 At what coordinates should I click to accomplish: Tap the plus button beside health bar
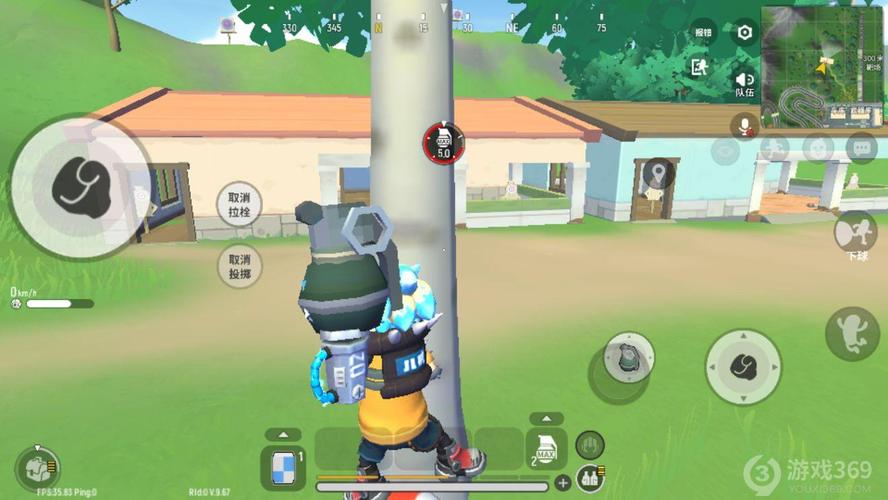click(x=563, y=483)
